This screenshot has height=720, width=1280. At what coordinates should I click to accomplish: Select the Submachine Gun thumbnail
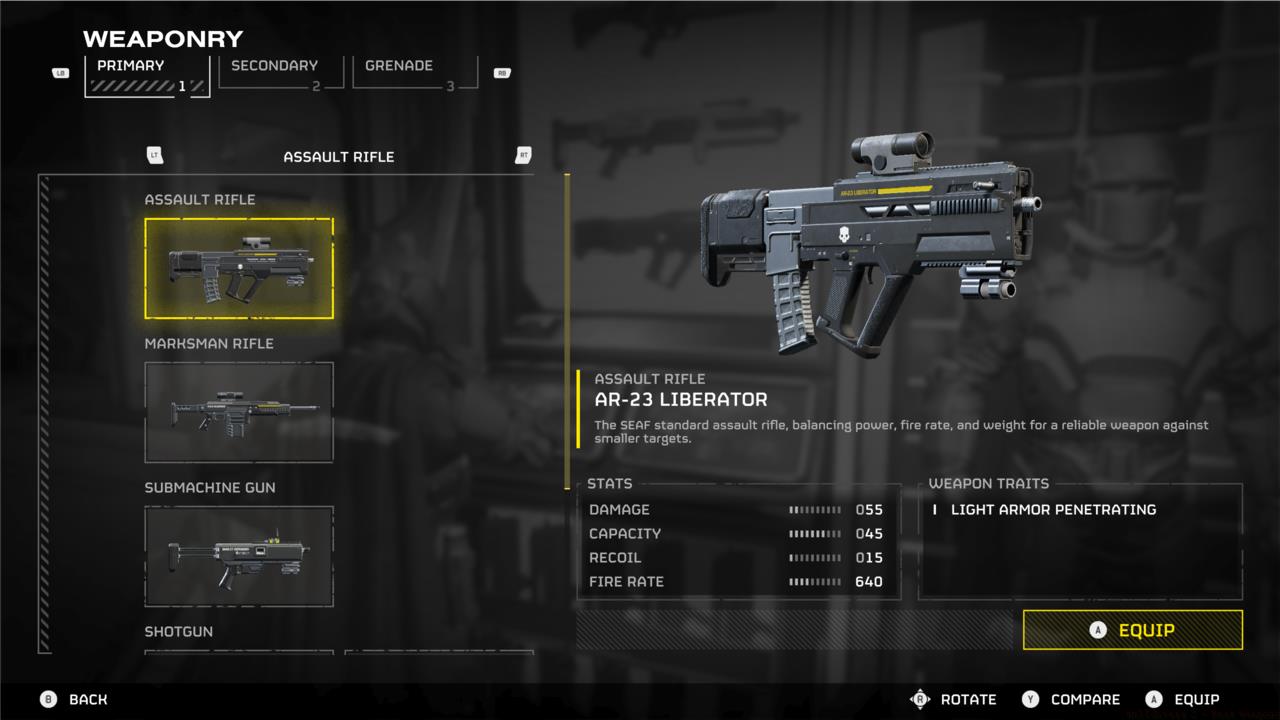[x=239, y=555]
